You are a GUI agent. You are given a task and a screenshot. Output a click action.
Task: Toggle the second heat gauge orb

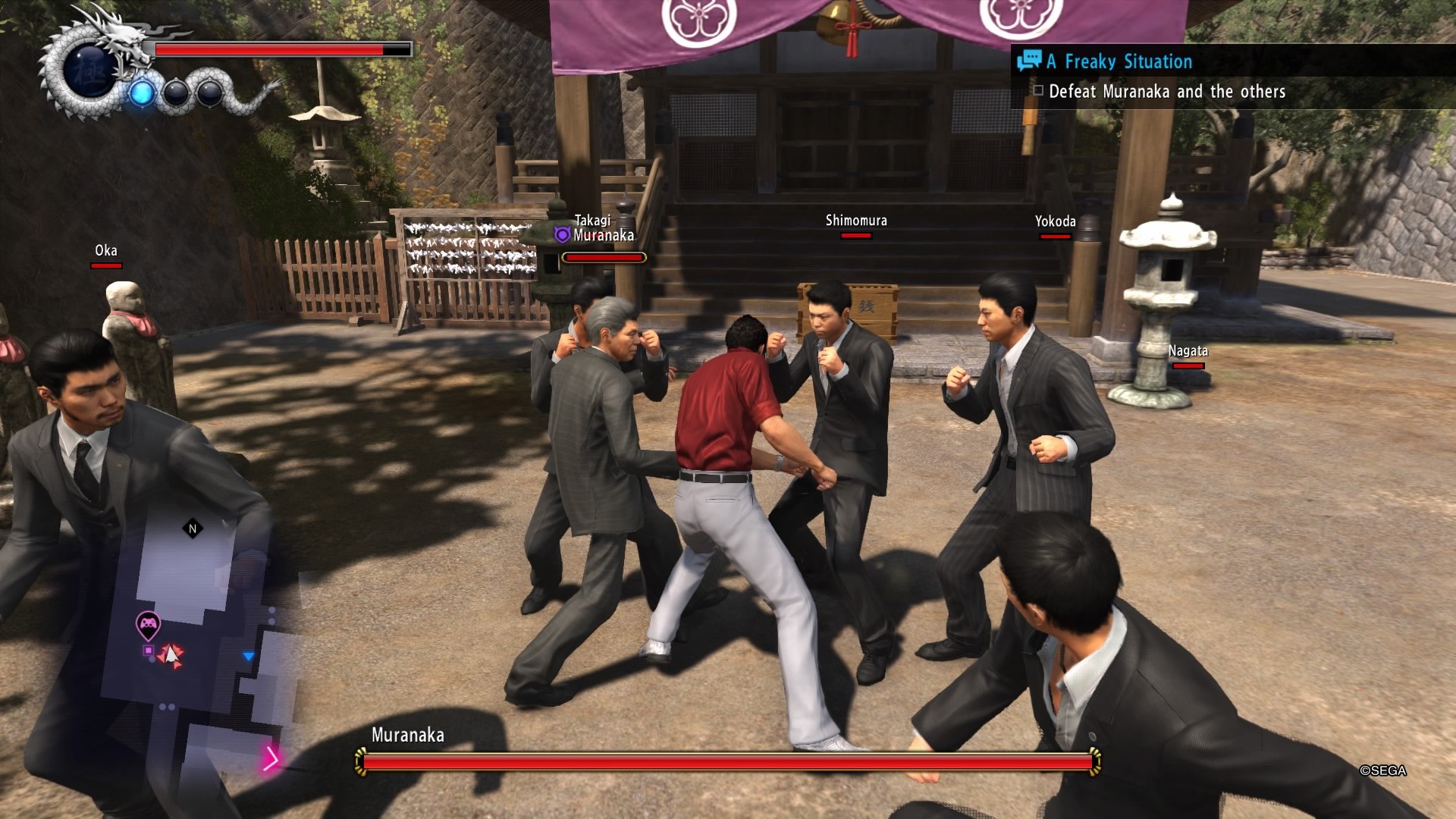coord(177,93)
